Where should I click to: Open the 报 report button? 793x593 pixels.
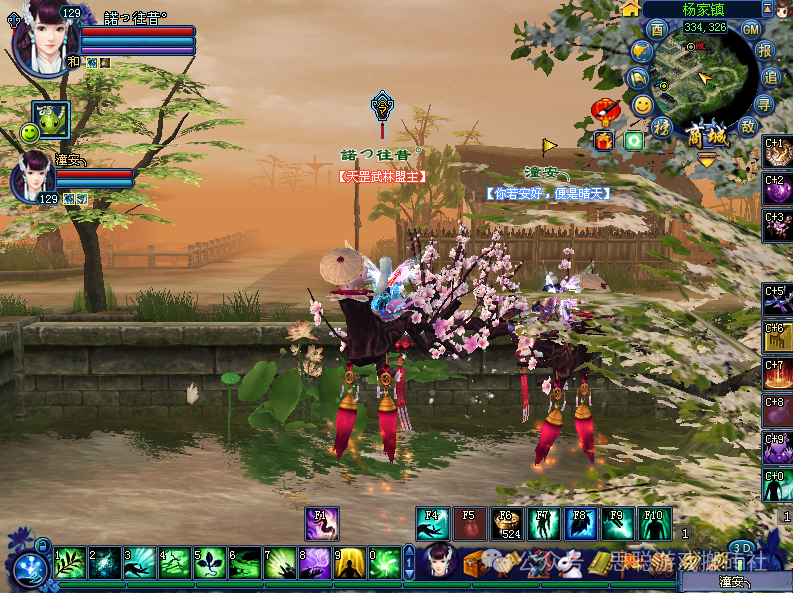click(x=766, y=50)
